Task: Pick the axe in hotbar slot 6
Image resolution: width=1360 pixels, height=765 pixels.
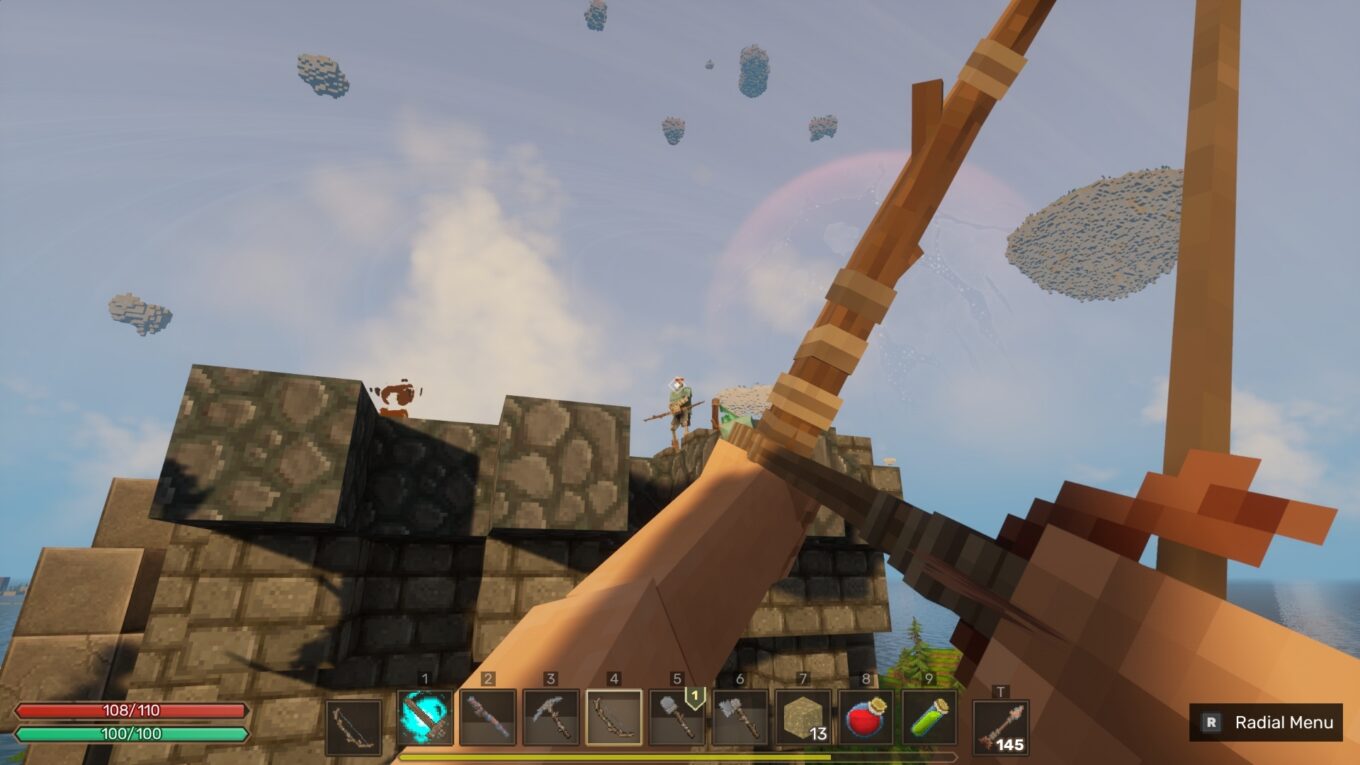Action: 742,718
